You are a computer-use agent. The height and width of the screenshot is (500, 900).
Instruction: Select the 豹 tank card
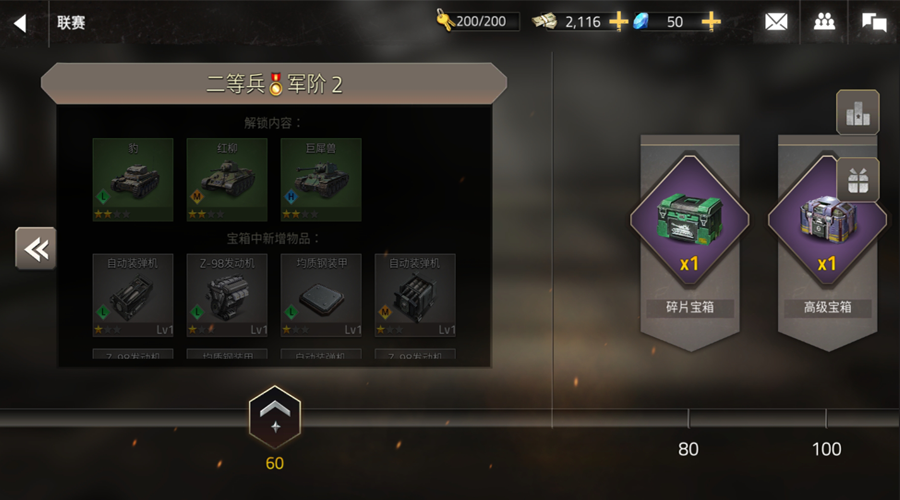(133, 179)
